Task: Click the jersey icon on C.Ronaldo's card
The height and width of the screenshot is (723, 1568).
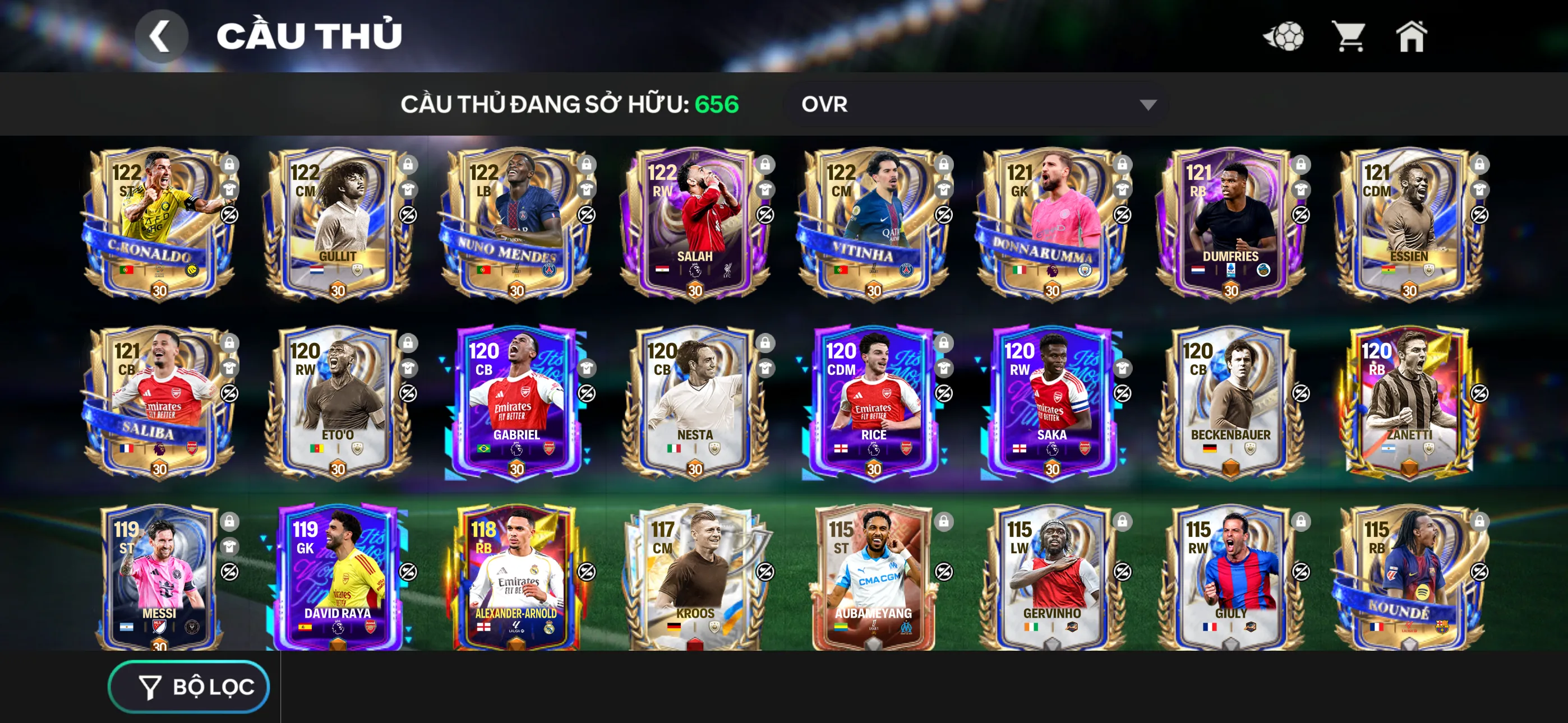Action: click(230, 190)
